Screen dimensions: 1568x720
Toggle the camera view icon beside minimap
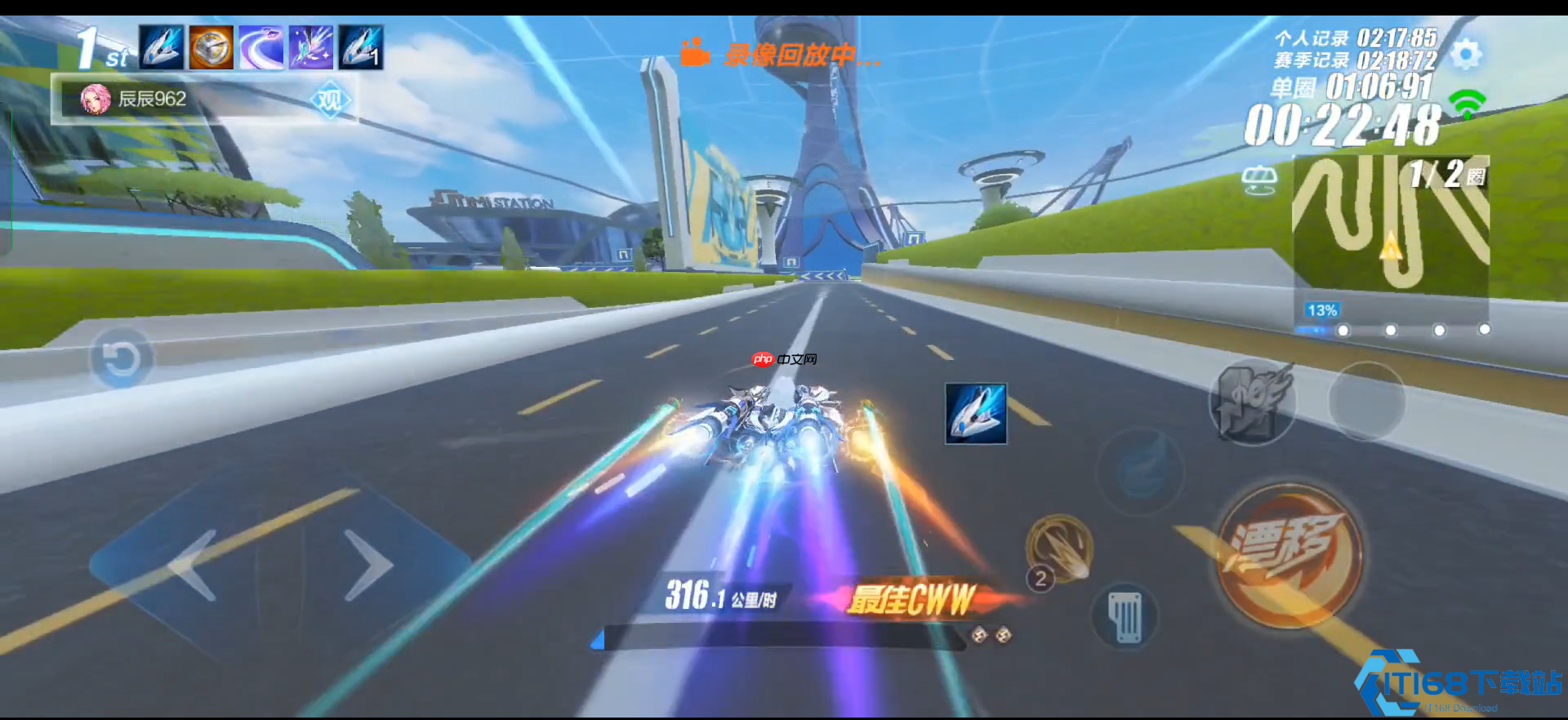pyautogui.click(x=1258, y=180)
